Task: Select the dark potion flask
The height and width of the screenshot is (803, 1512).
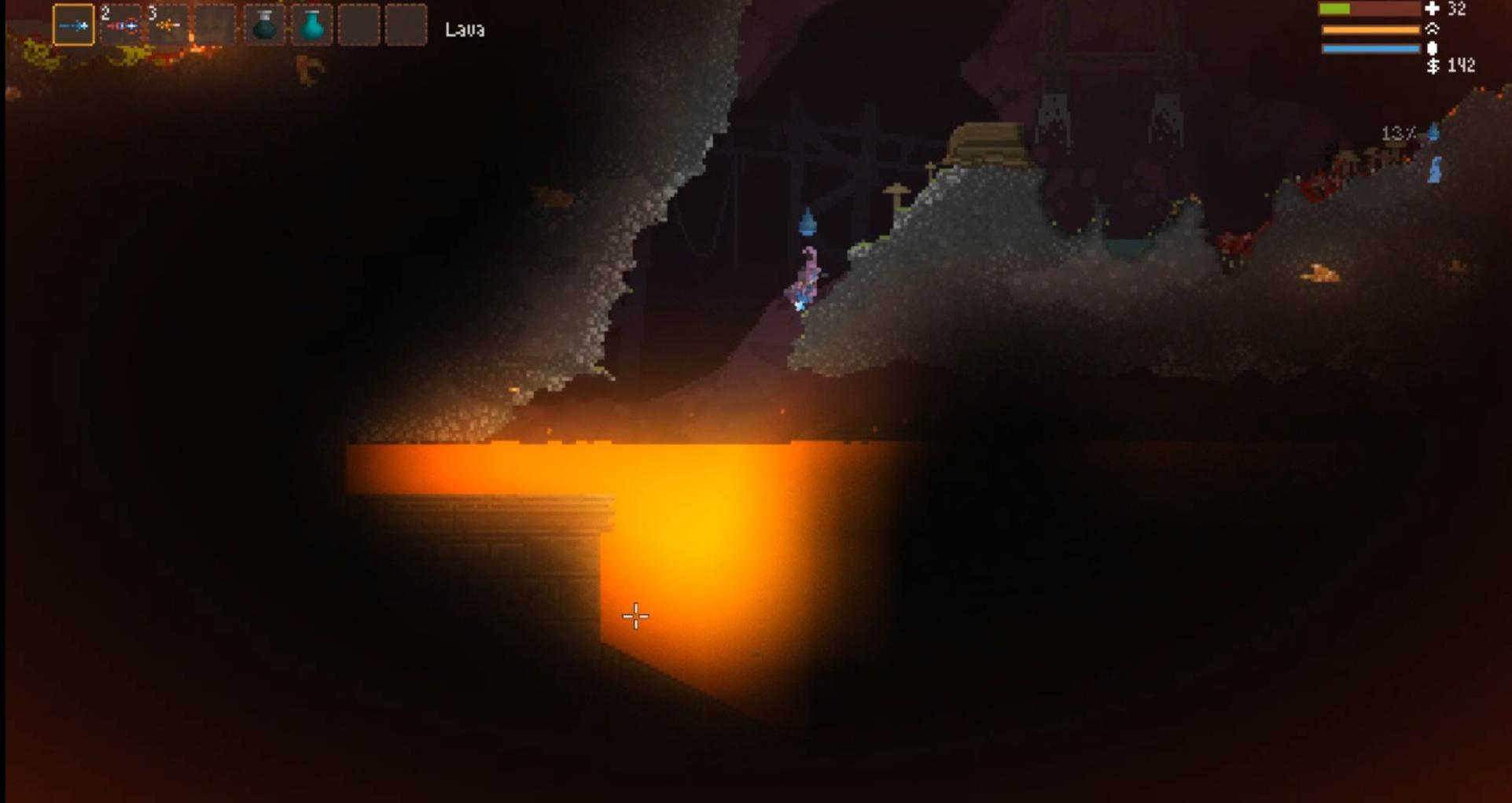Action: pos(264,24)
